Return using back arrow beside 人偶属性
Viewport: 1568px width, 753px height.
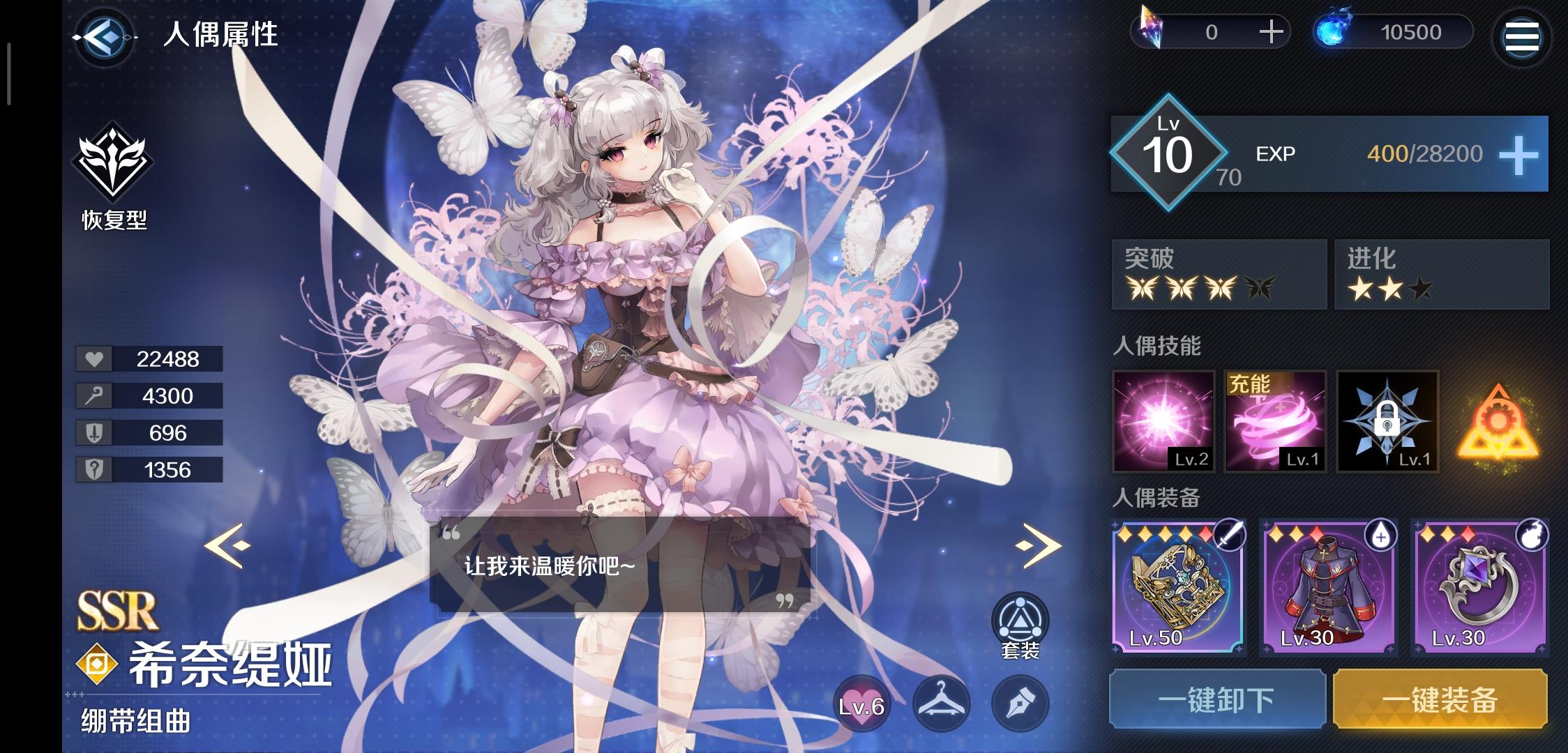click(x=103, y=37)
